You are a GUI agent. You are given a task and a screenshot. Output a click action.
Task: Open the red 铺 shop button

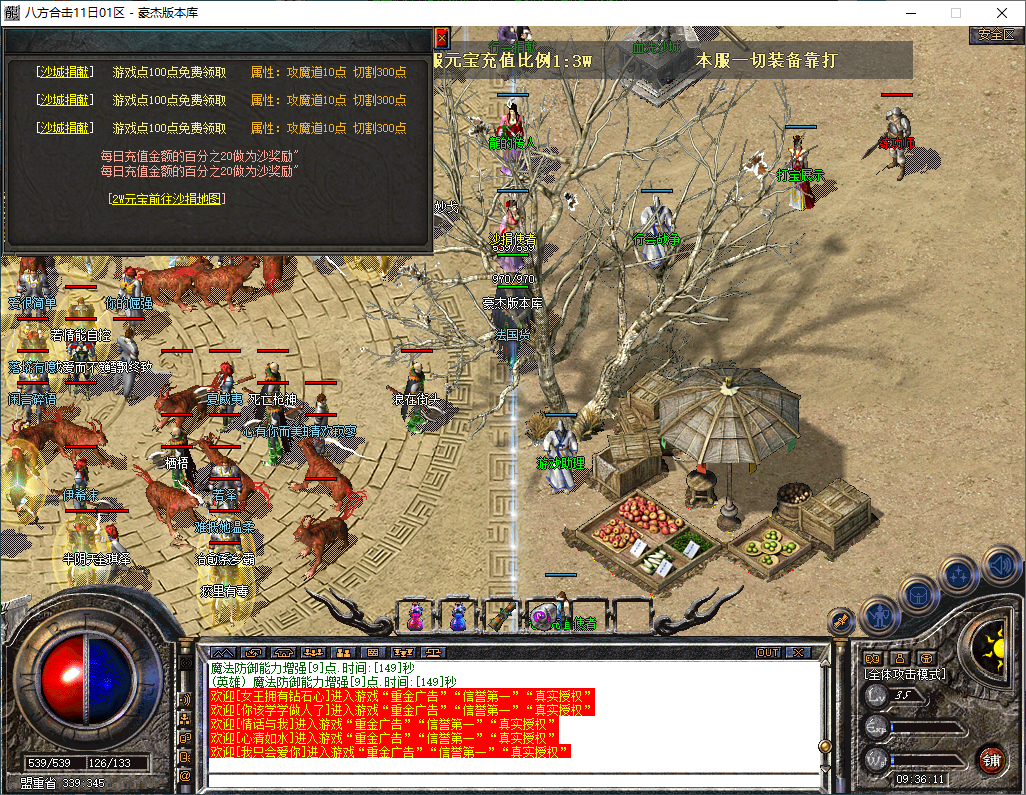pos(991,759)
